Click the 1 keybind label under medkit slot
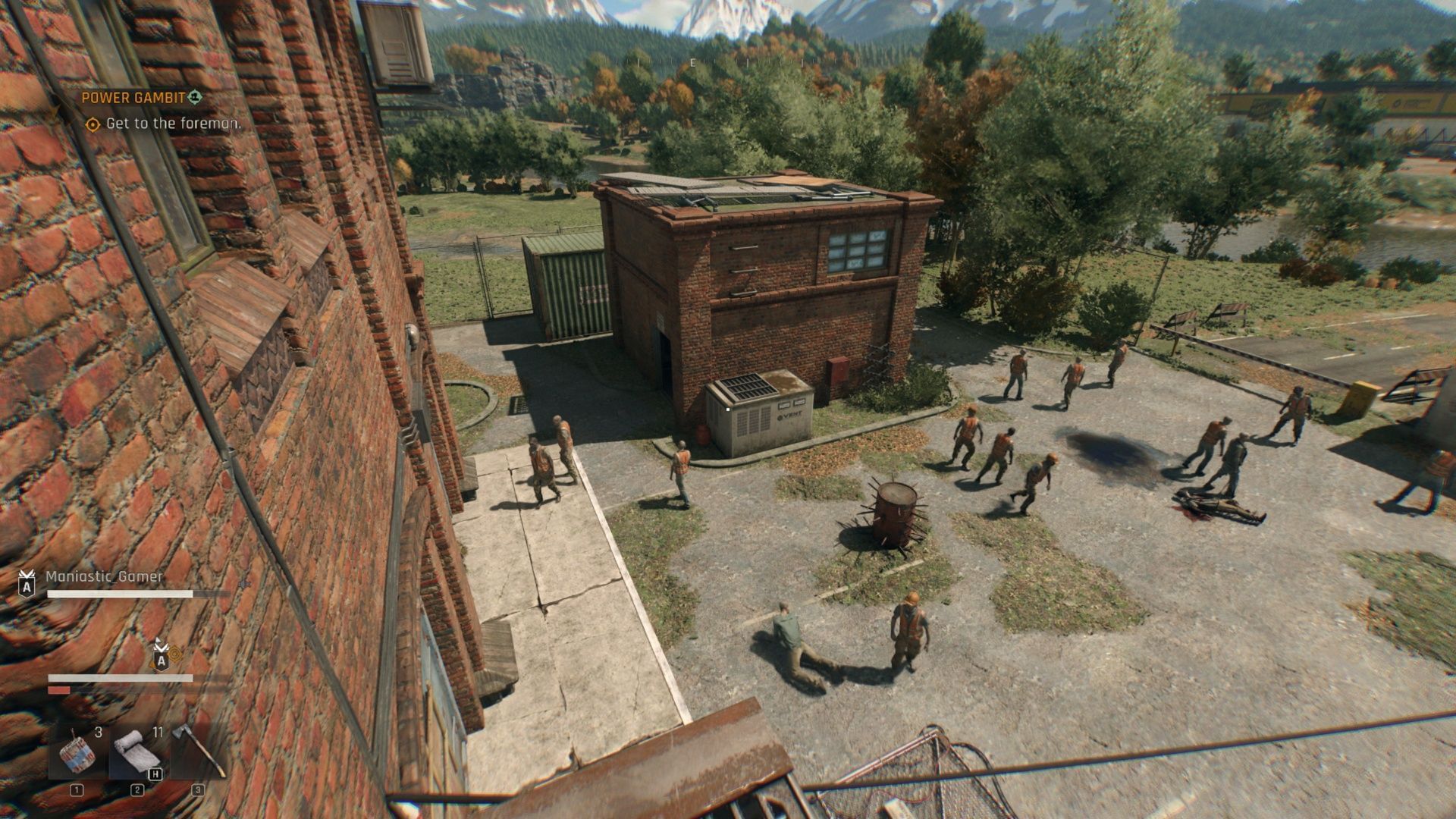This screenshot has height=819, width=1456. coord(76,790)
